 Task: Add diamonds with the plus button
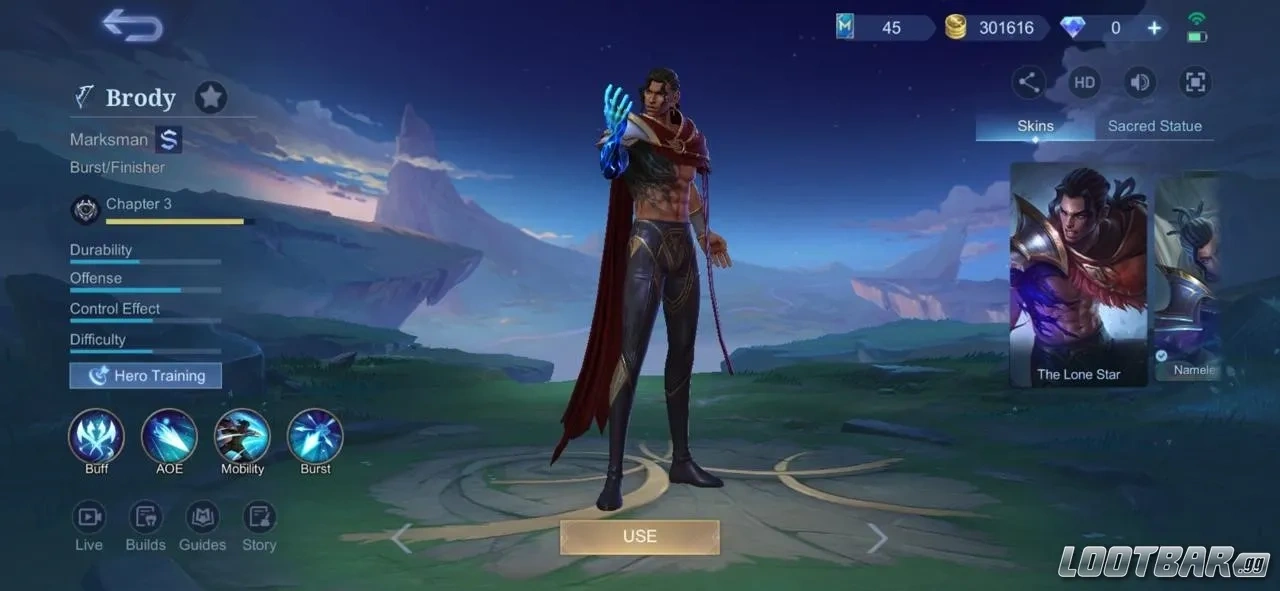pyautogui.click(x=1154, y=28)
